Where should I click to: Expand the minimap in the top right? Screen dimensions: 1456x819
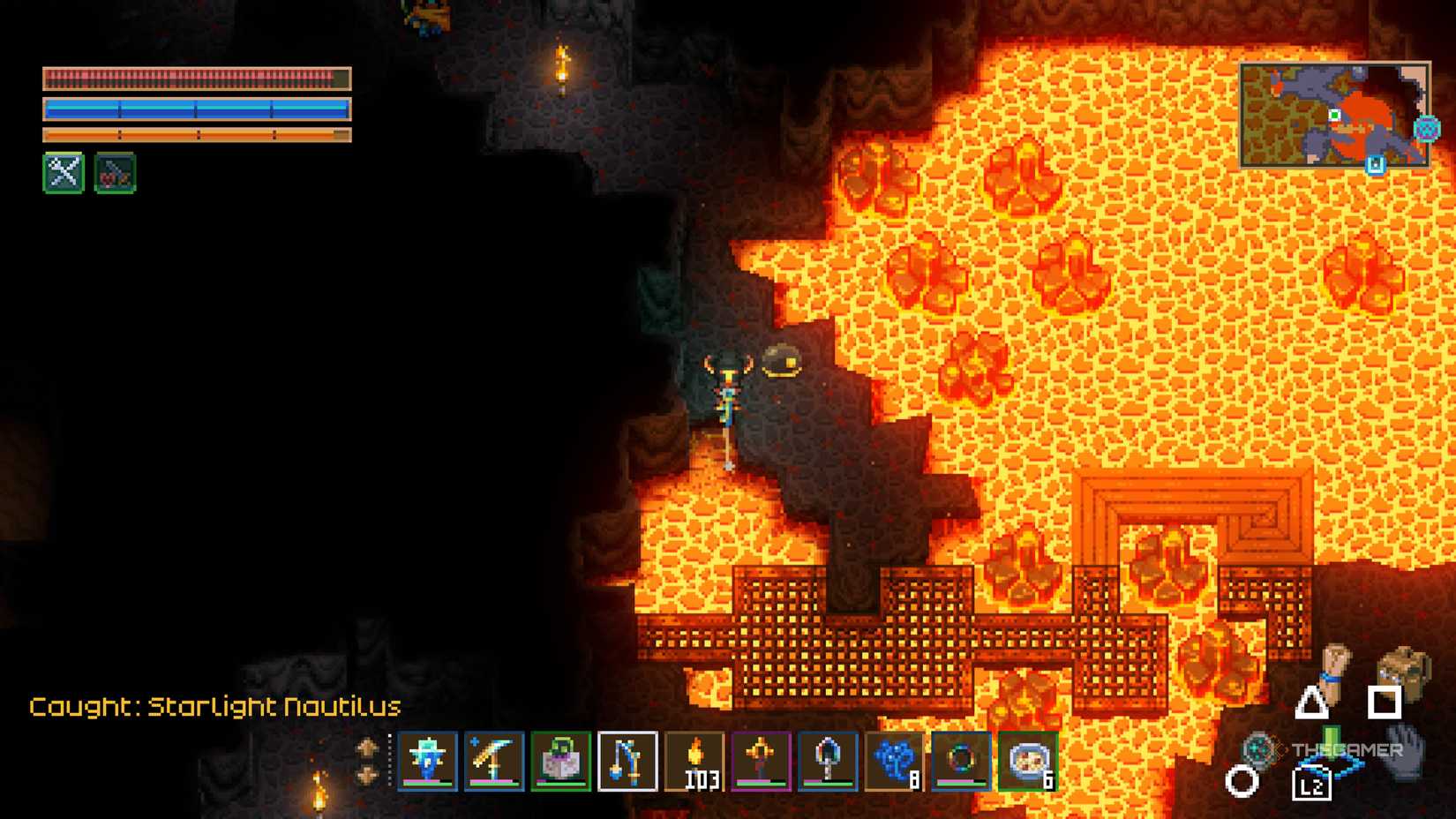1337,115
